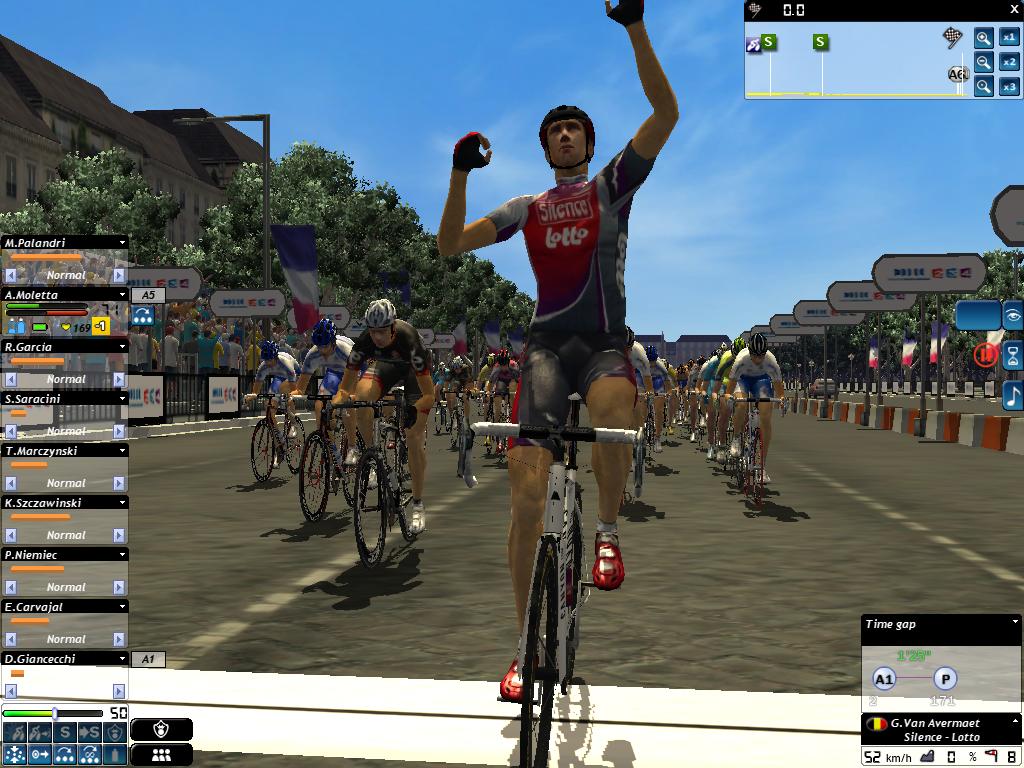
Task: Select K.Sczawinski rider panel
Action: click(x=60, y=503)
